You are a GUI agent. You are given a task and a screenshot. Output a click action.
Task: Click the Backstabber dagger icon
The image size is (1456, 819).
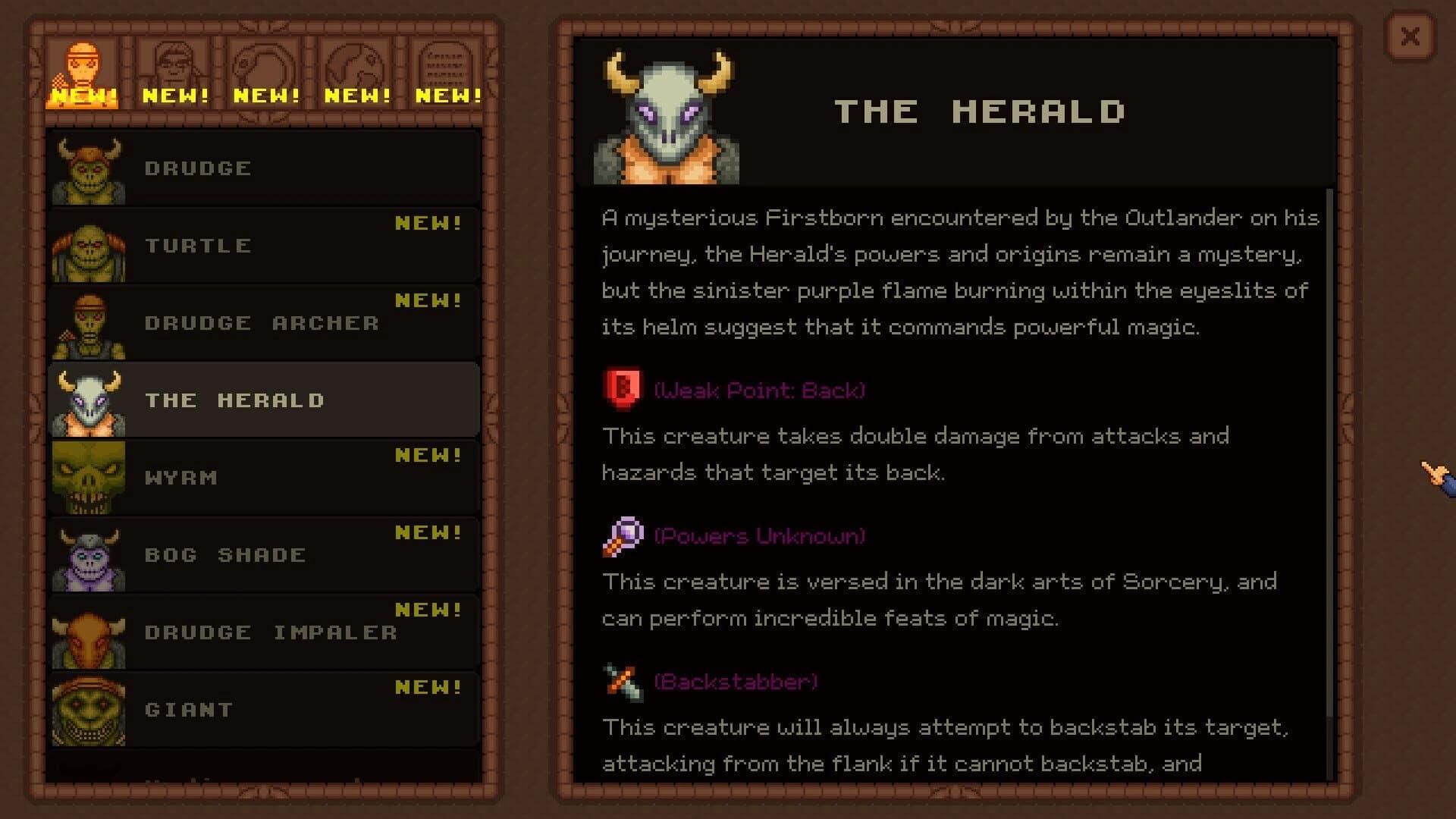point(620,681)
